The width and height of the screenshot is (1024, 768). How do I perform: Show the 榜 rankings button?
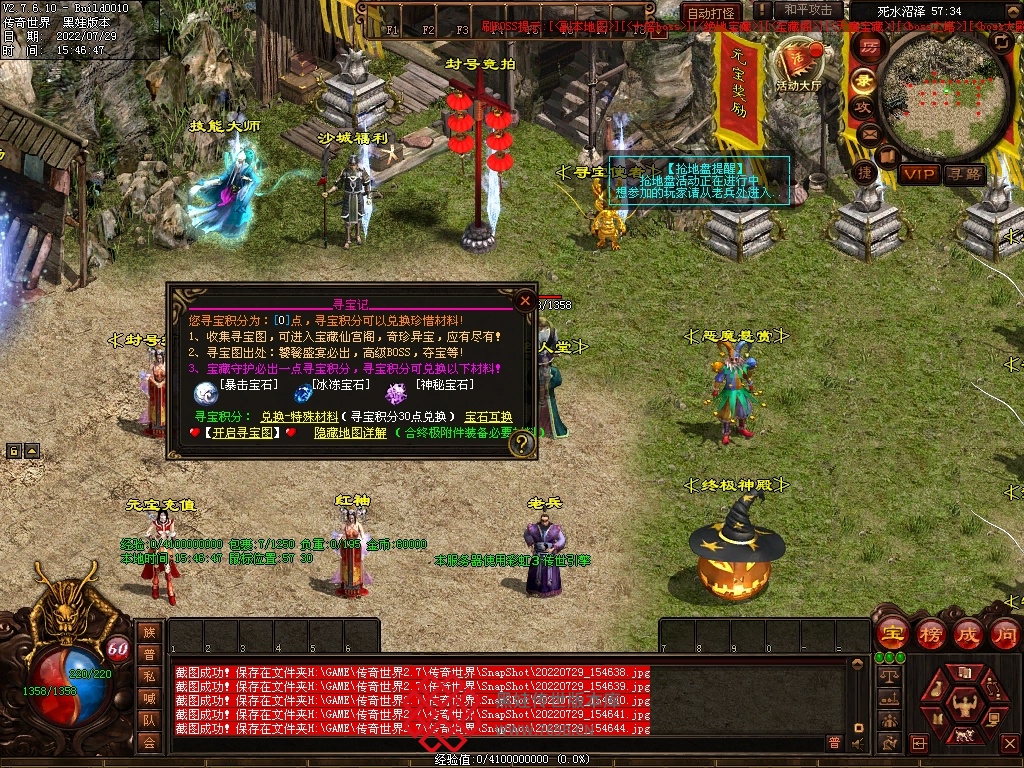[931, 633]
